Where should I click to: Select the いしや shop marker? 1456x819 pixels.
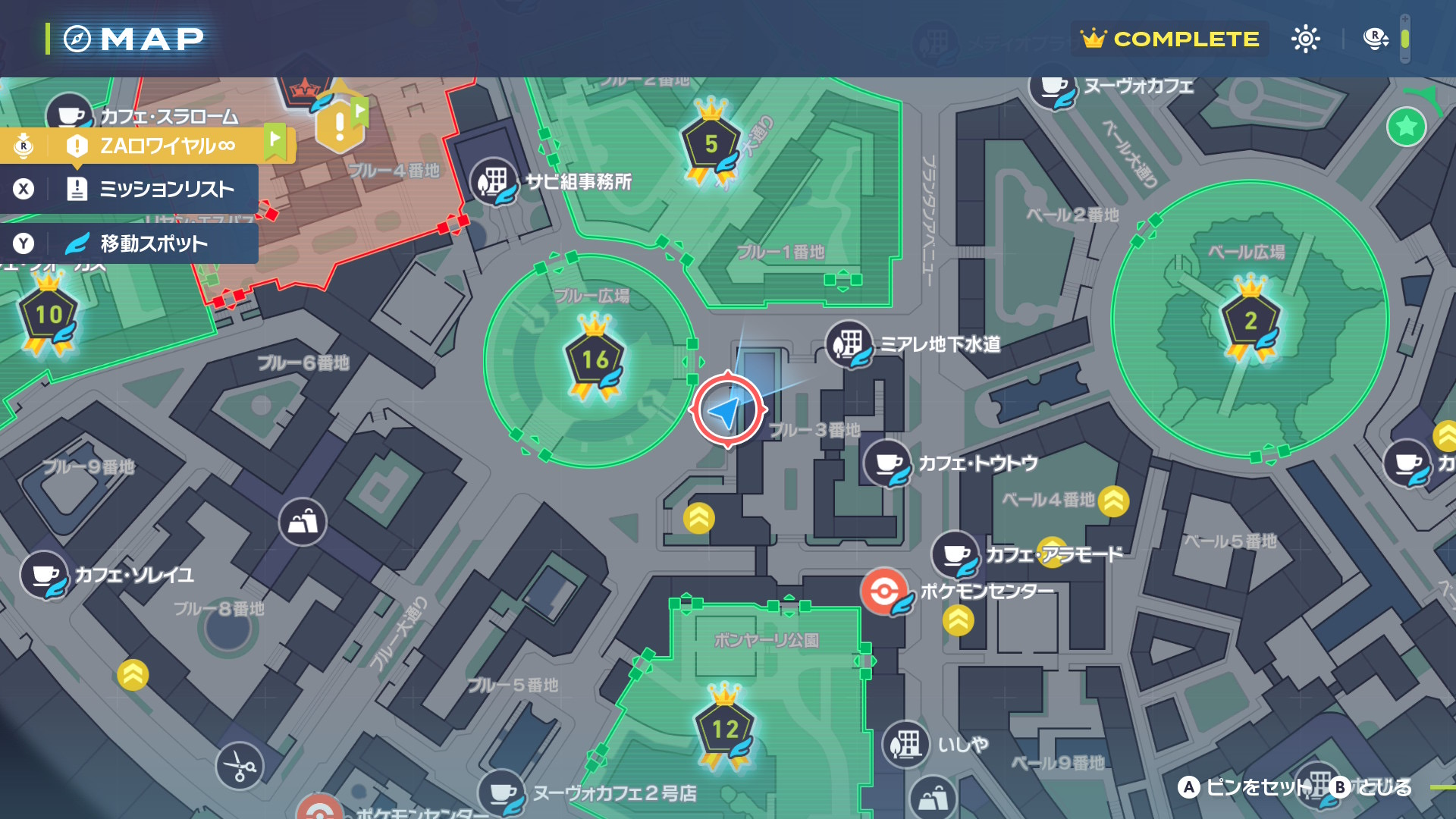pos(905,744)
